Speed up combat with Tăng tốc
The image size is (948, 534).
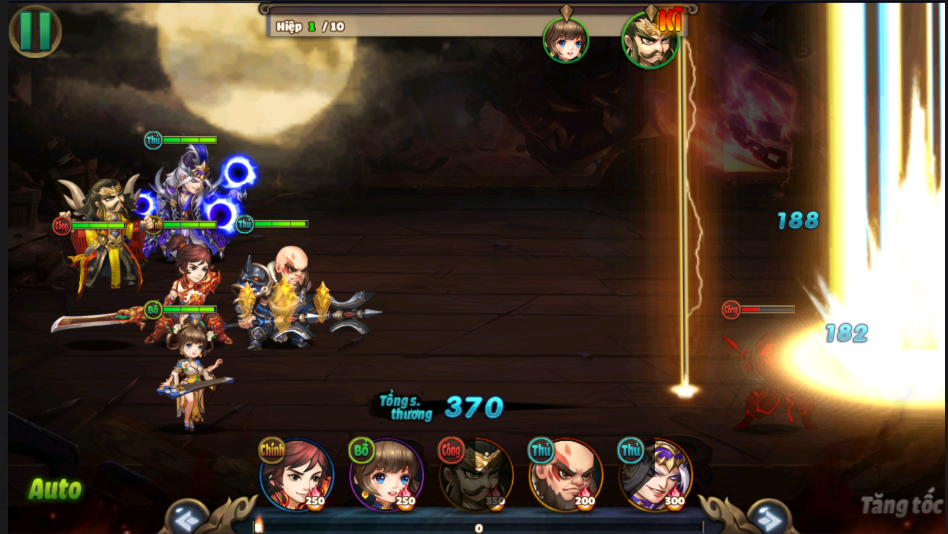pos(900,505)
